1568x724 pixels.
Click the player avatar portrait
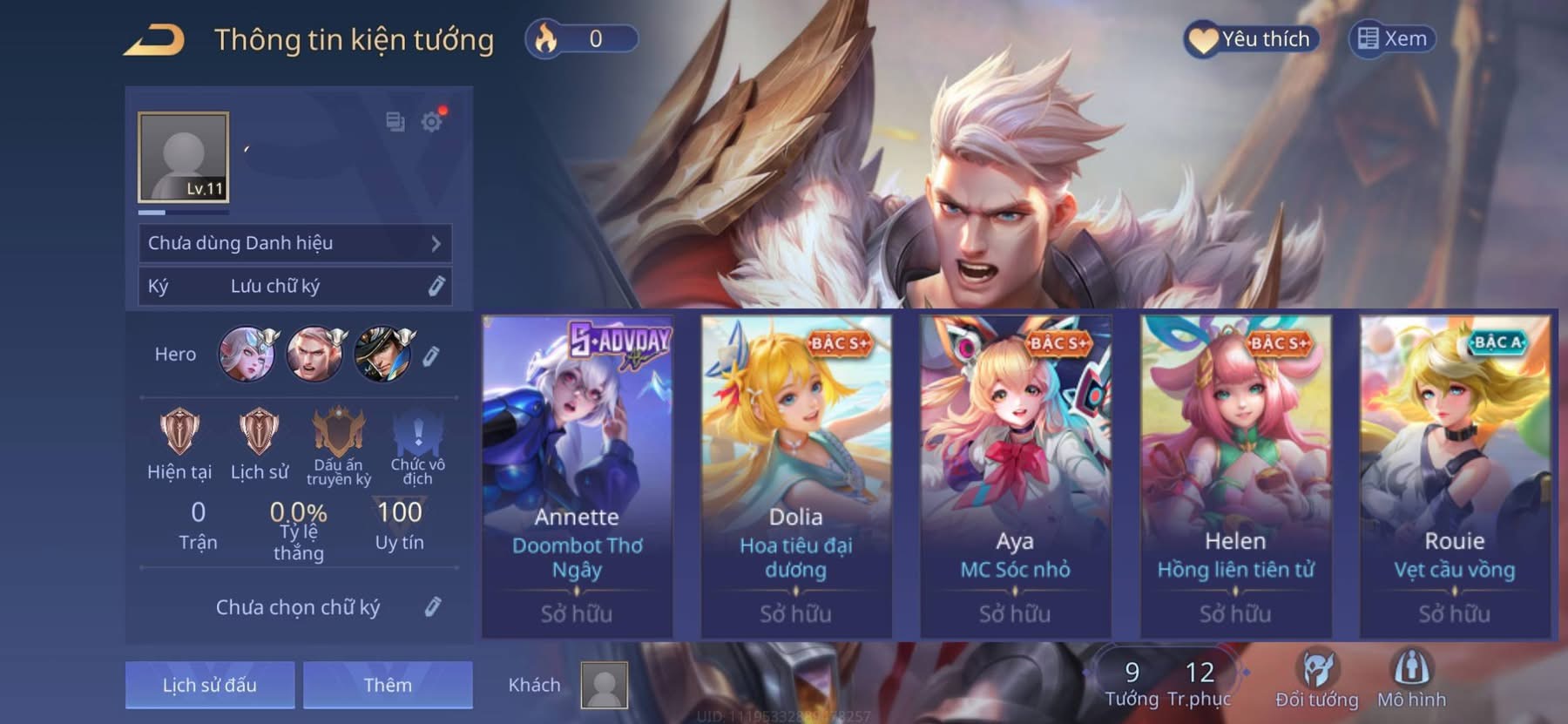coord(183,158)
